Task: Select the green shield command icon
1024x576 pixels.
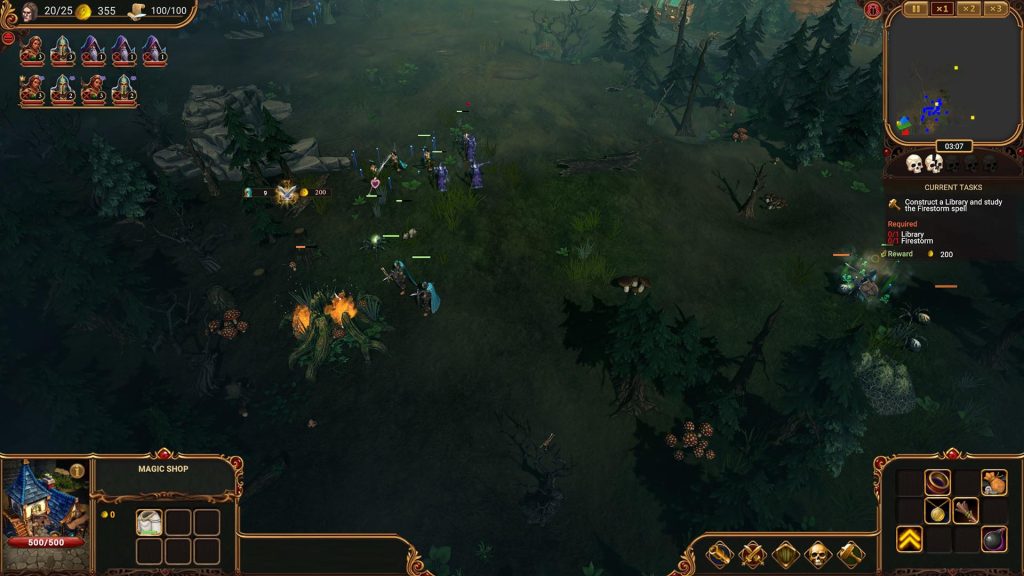Action: coord(785,553)
